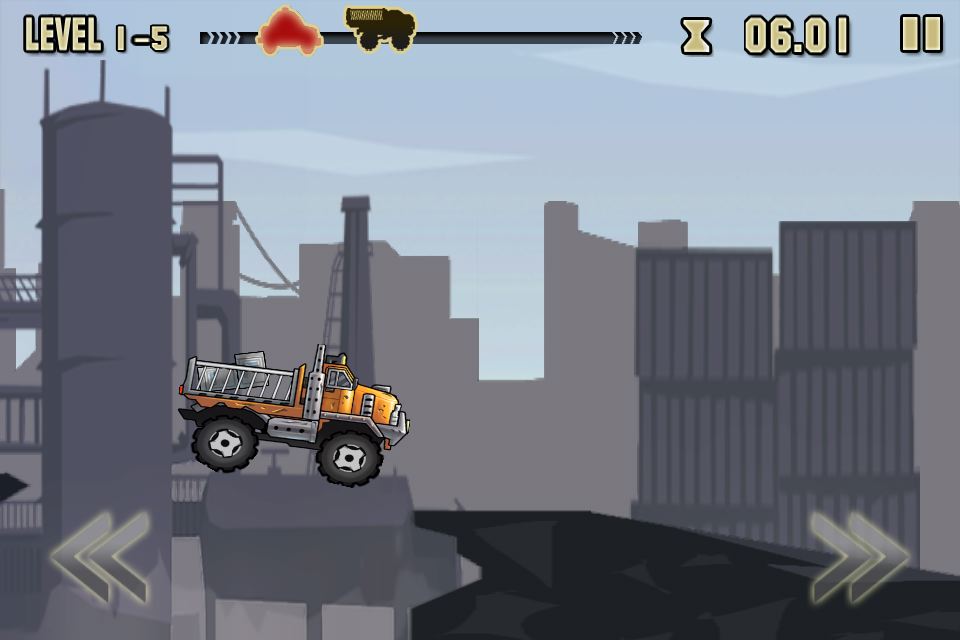Pause the game with the pause button

(921, 35)
